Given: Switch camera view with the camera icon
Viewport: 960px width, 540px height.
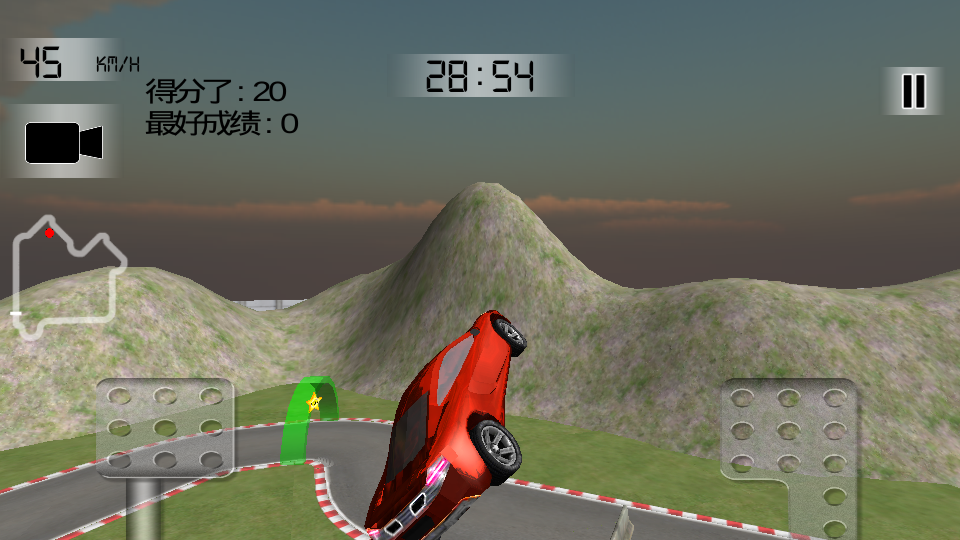Looking at the screenshot, I should pos(64,143).
